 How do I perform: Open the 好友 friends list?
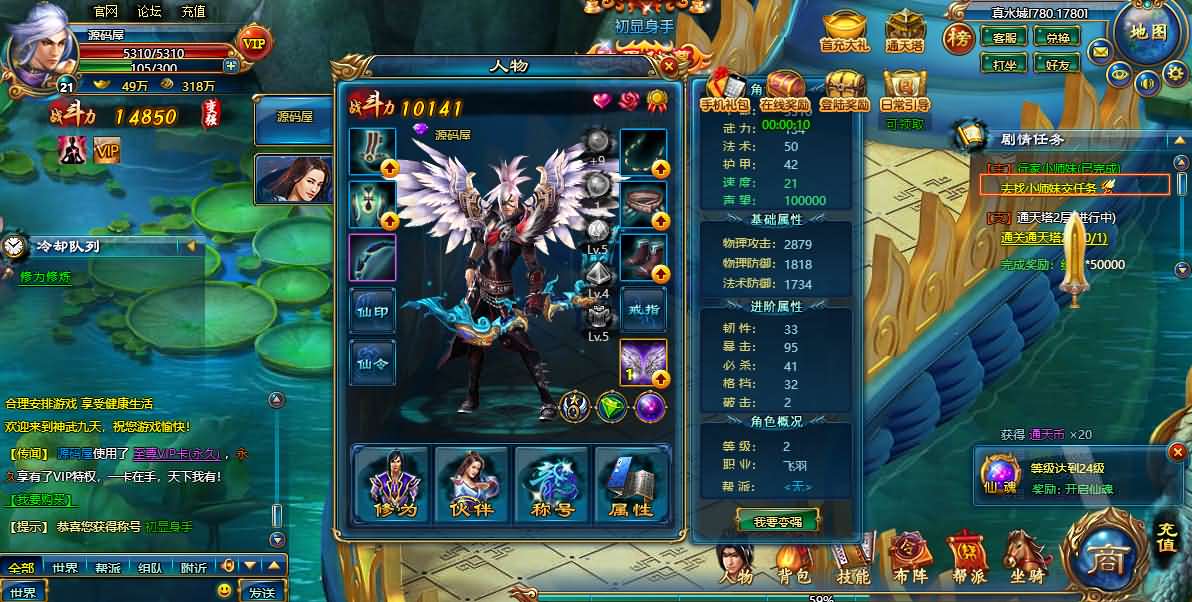pyautogui.click(x=1057, y=64)
